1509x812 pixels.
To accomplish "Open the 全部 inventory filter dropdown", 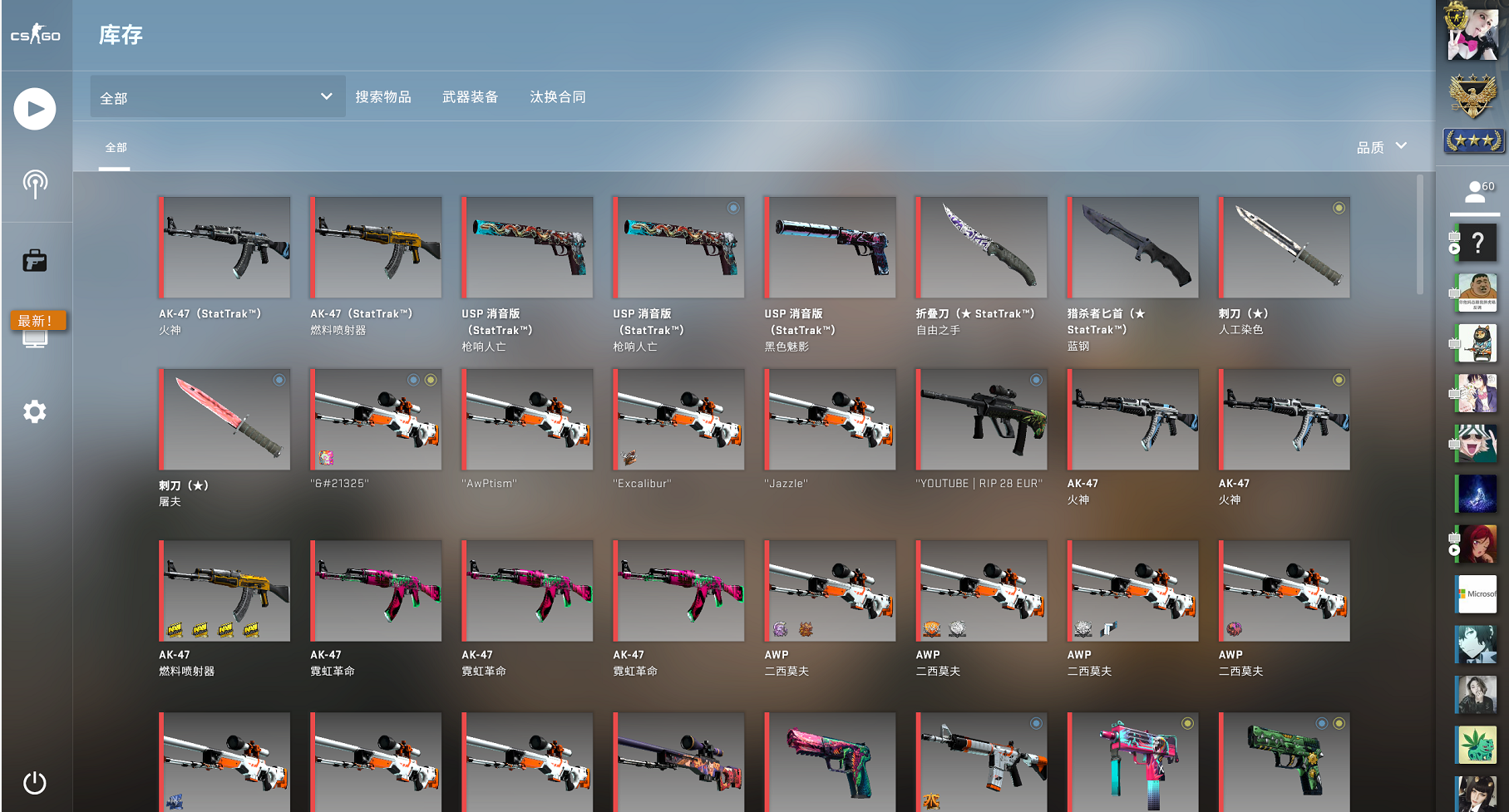I will point(215,96).
